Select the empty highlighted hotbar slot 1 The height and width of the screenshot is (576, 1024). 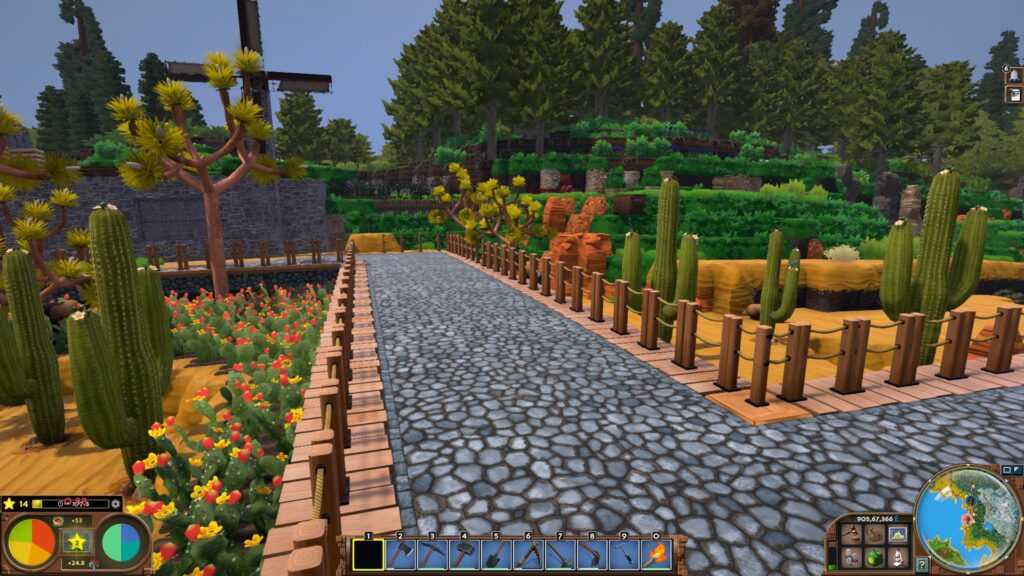(369, 554)
